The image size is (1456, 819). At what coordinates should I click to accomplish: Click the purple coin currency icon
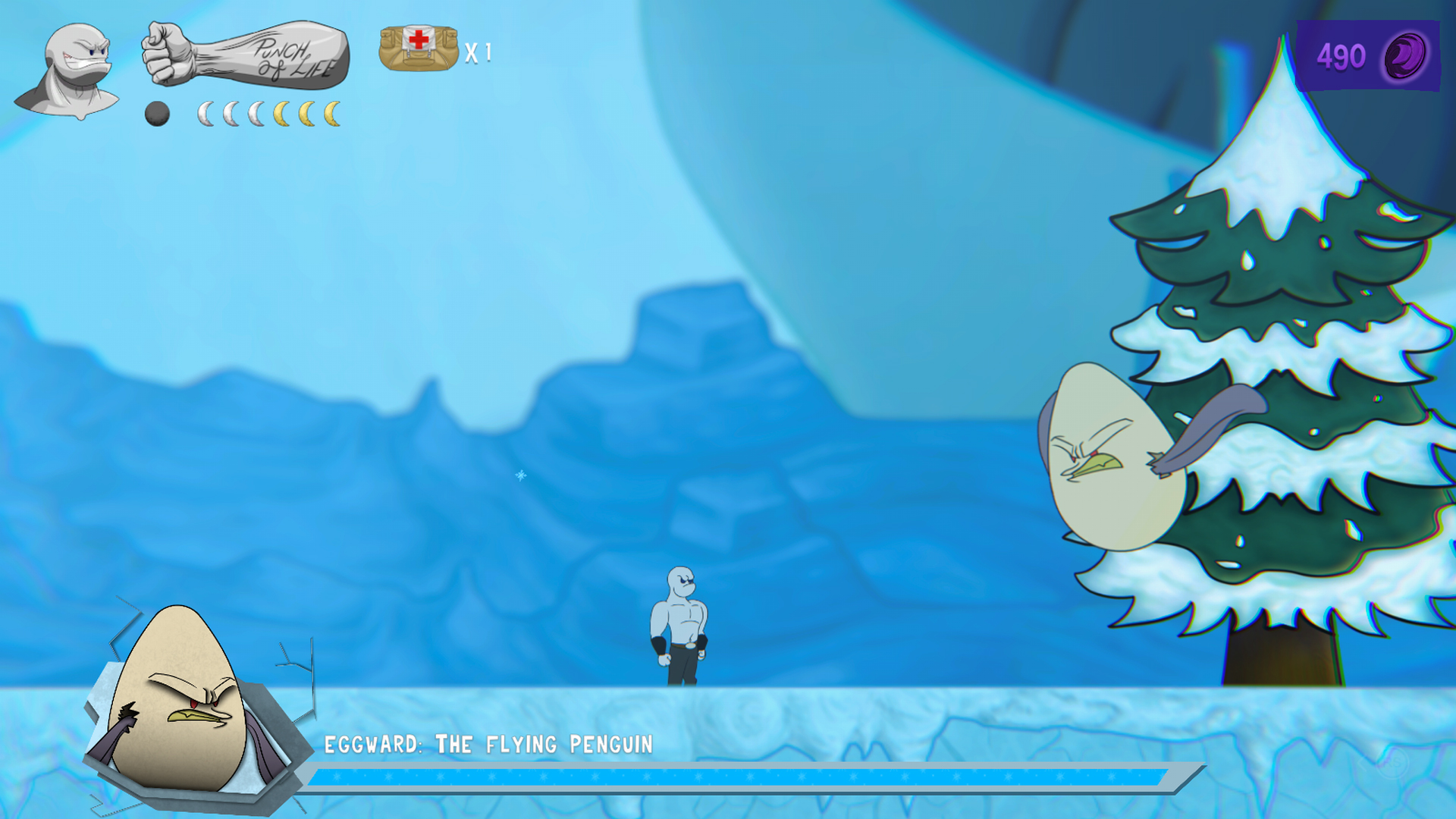(1405, 57)
